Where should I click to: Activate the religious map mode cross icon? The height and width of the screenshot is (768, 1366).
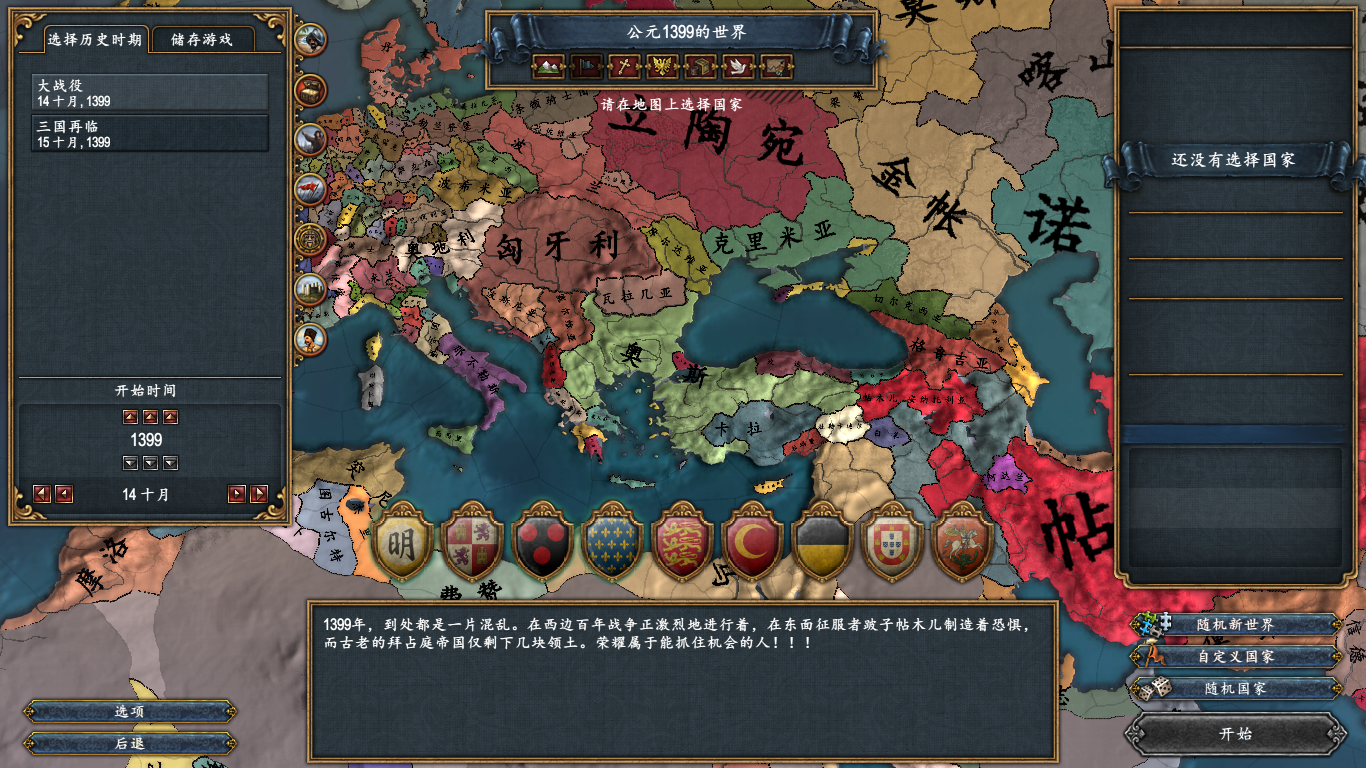[x=624, y=67]
